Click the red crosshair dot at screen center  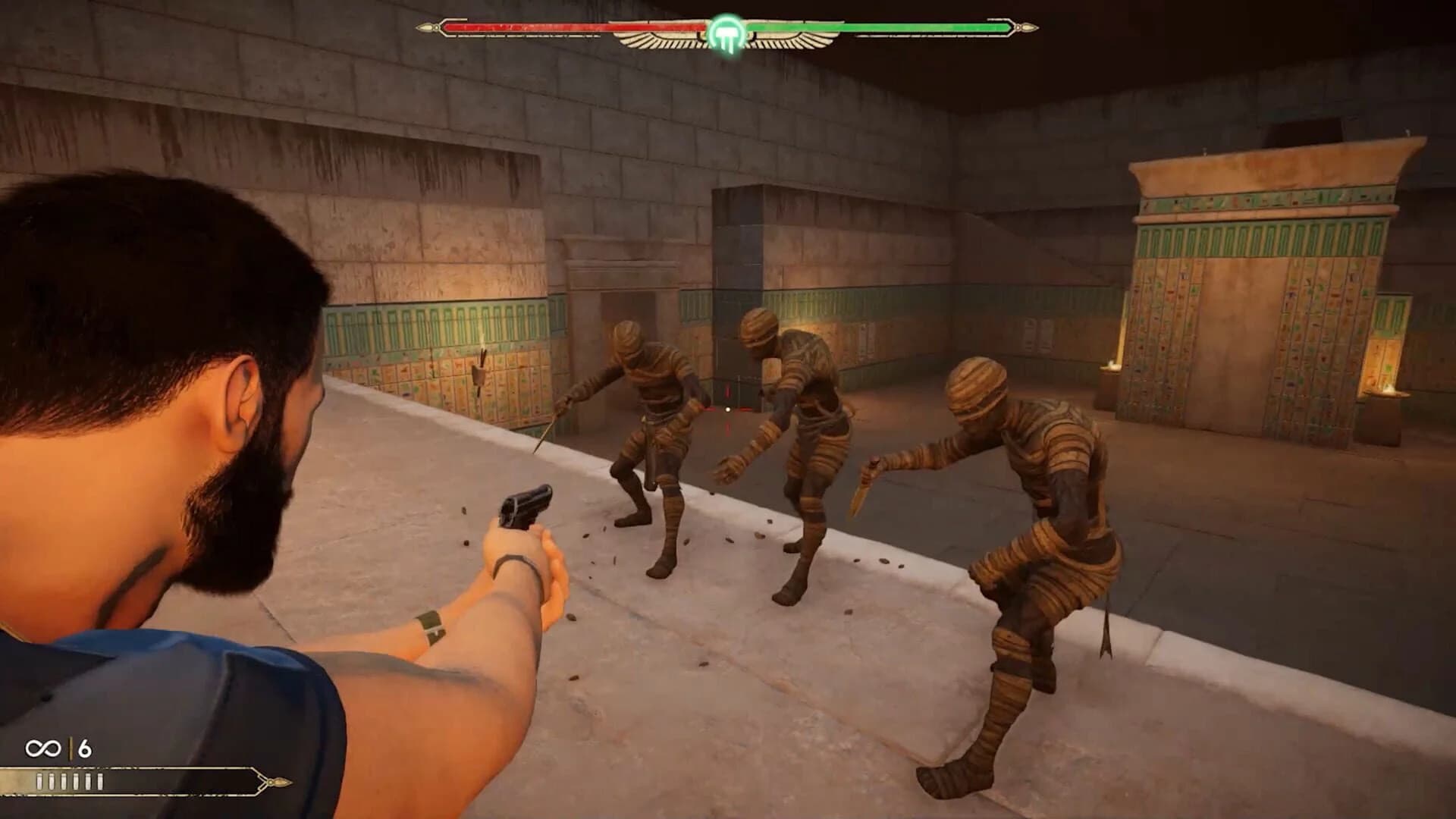pos(728,409)
